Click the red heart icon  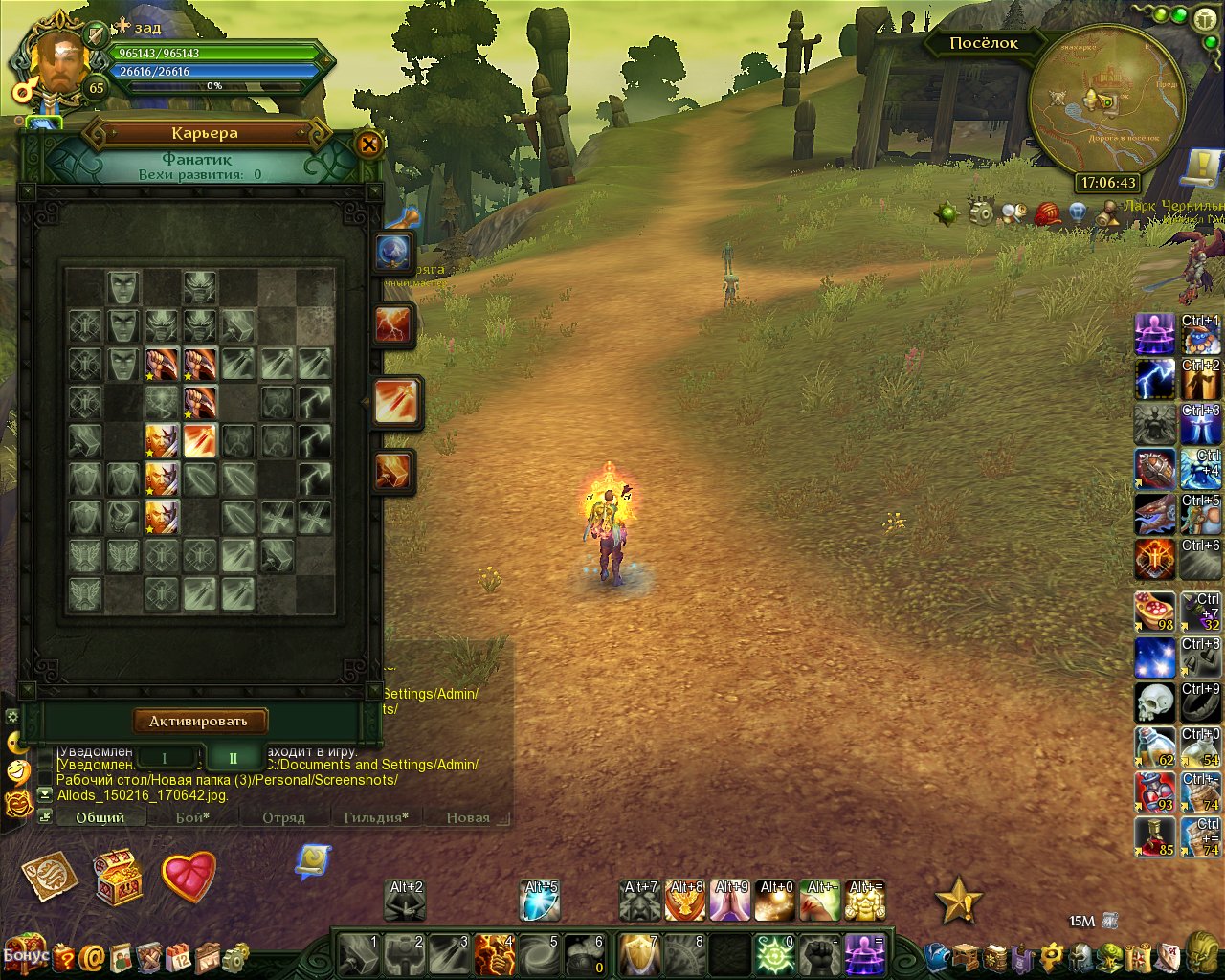[x=189, y=875]
